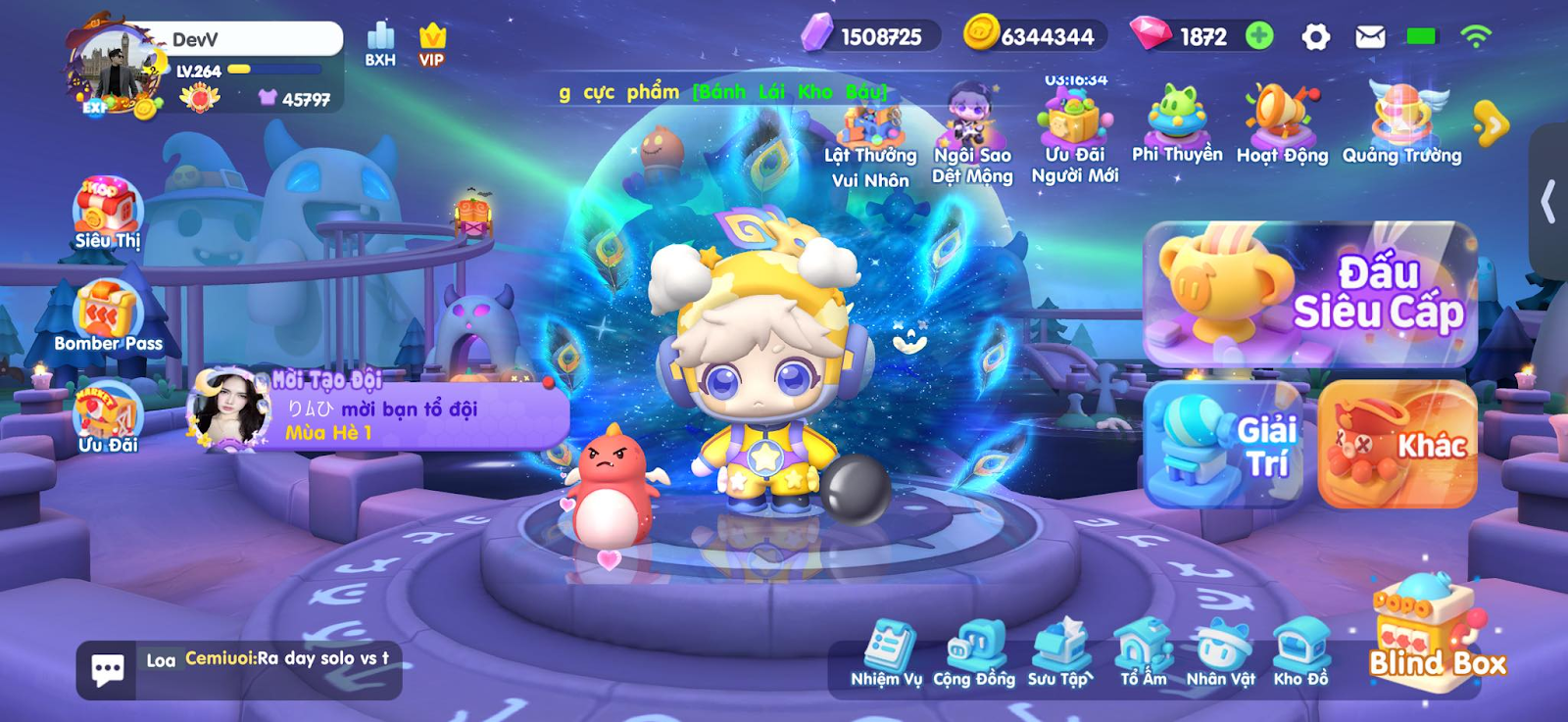Viewport: 1568px width, 722px height.
Task: Open the gear settings menu
Action: 1315,37
